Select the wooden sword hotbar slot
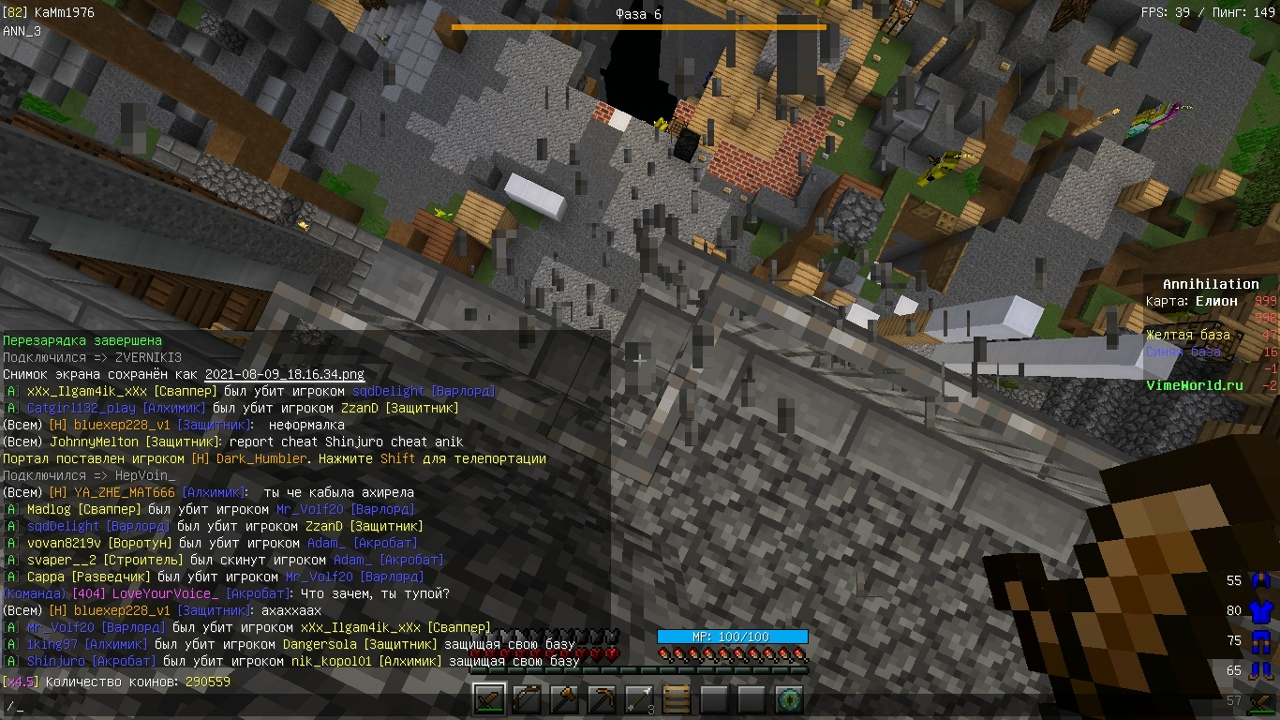The width and height of the screenshot is (1280, 720). coord(490,699)
